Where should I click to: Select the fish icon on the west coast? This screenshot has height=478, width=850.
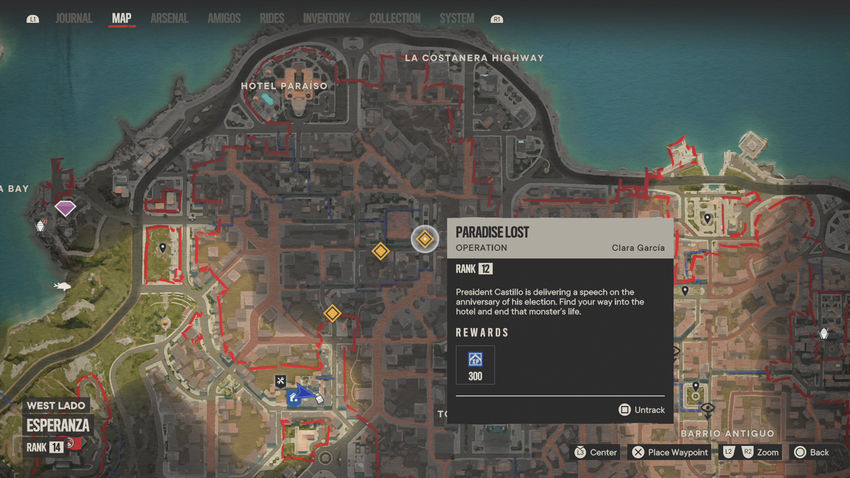tap(62, 287)
